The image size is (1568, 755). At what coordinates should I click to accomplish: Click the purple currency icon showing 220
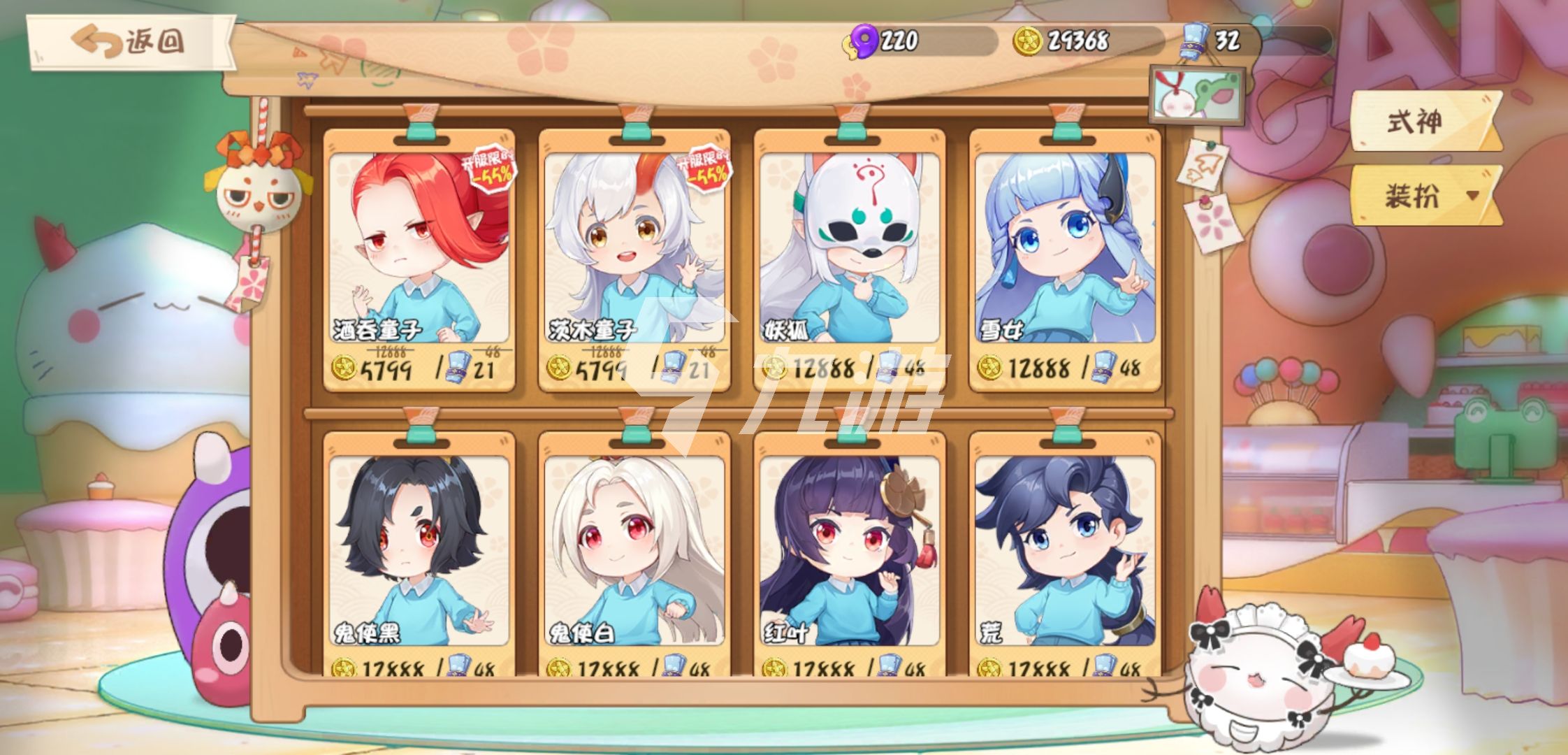pyautogui.click(x=864, y=41)
